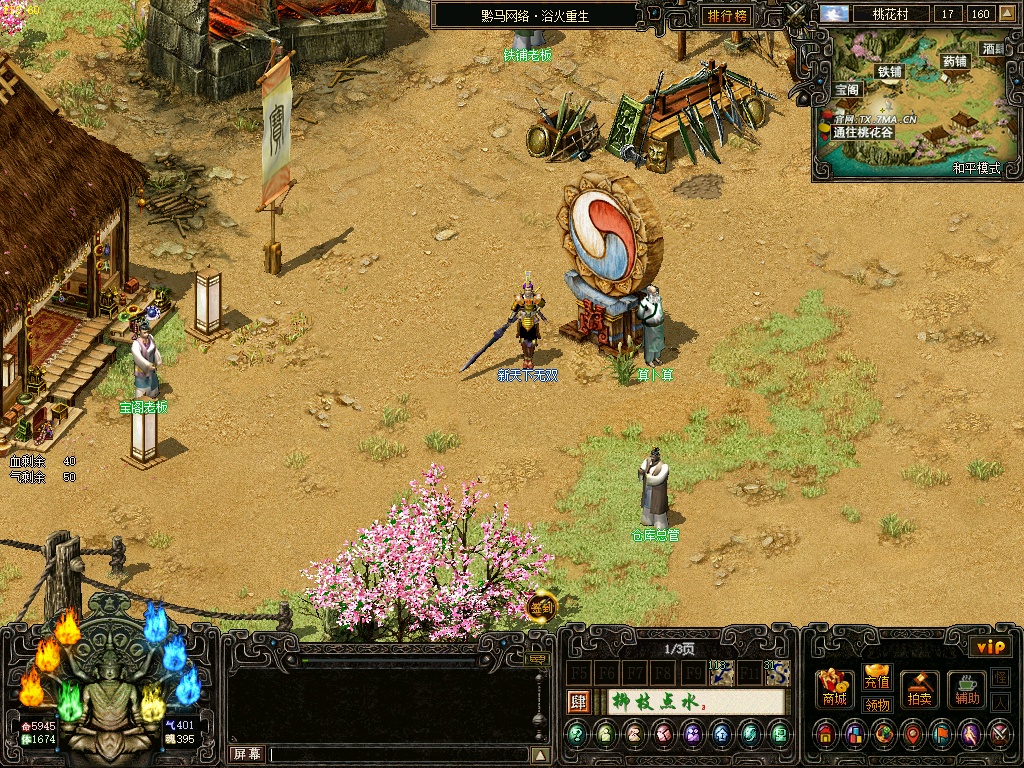Toggle the 人 player display button
Screen dimensions: 1024x768
point(1000,702)
